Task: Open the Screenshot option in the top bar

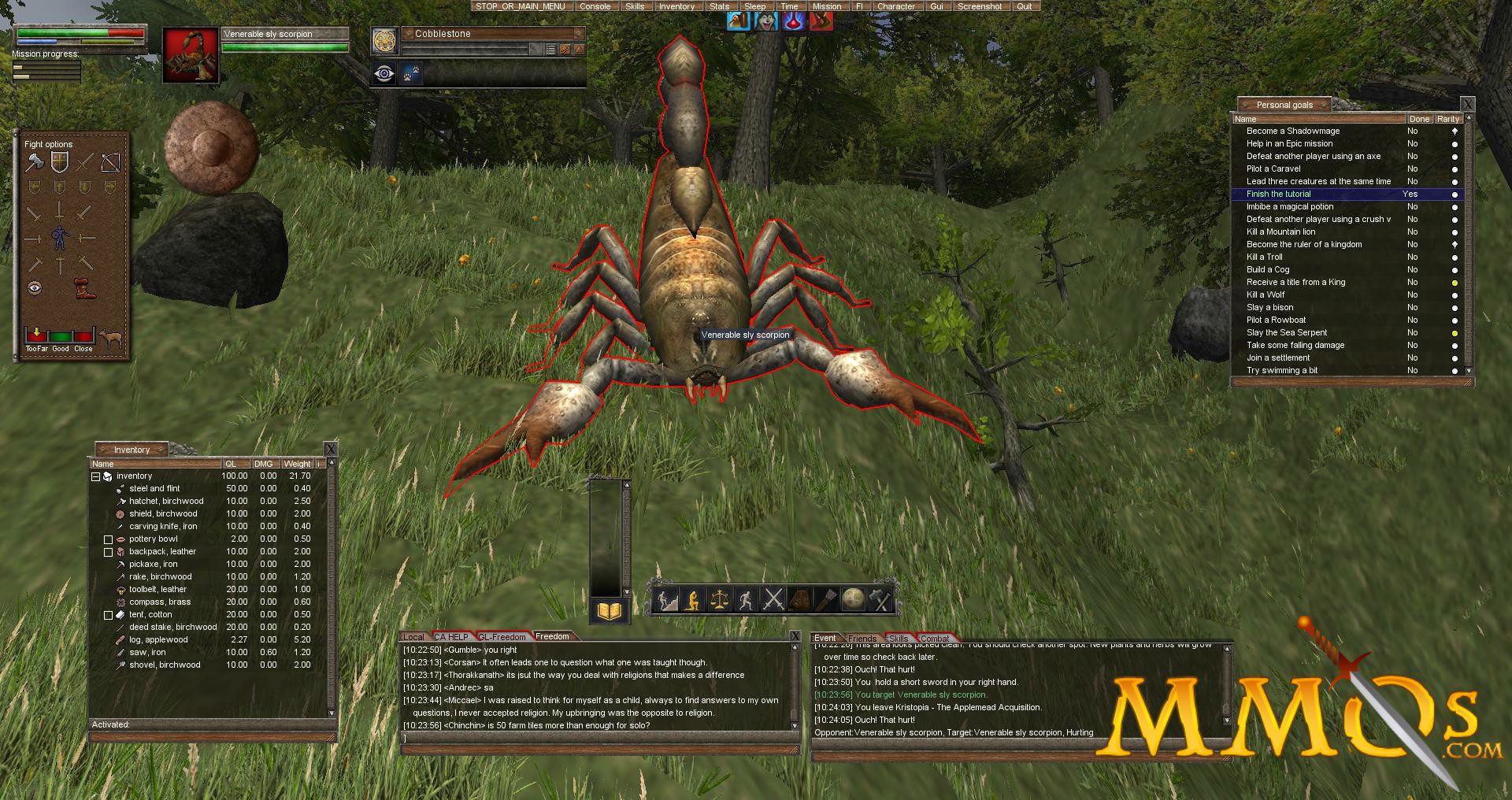Action: coord(980,6)
